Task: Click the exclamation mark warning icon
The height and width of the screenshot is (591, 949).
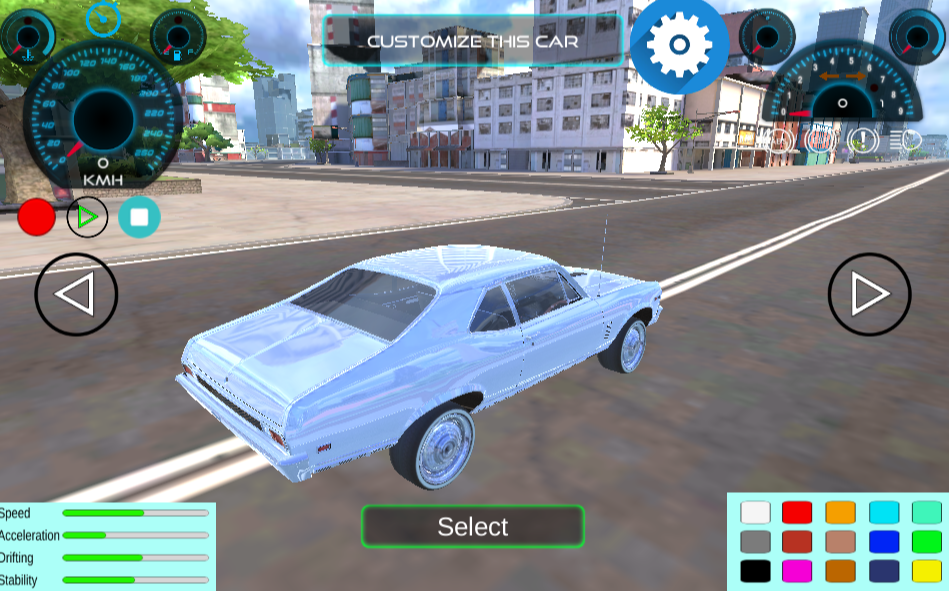Action: tap(863, 141)
